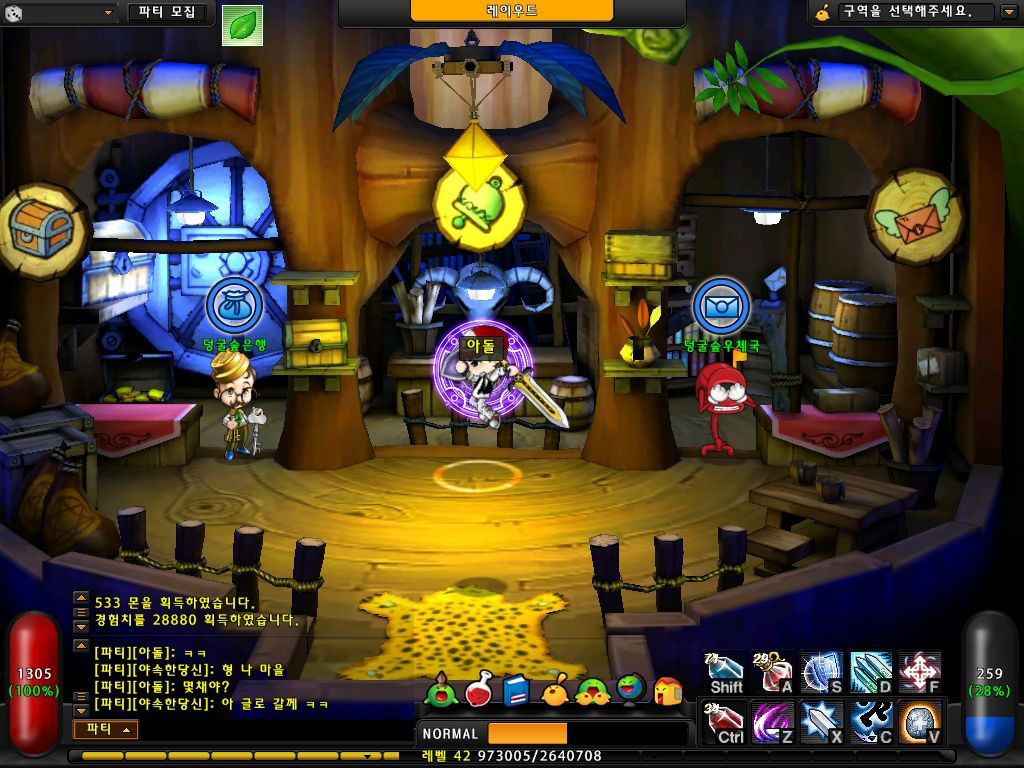Use the red potion in A slot

pos(774,672)
